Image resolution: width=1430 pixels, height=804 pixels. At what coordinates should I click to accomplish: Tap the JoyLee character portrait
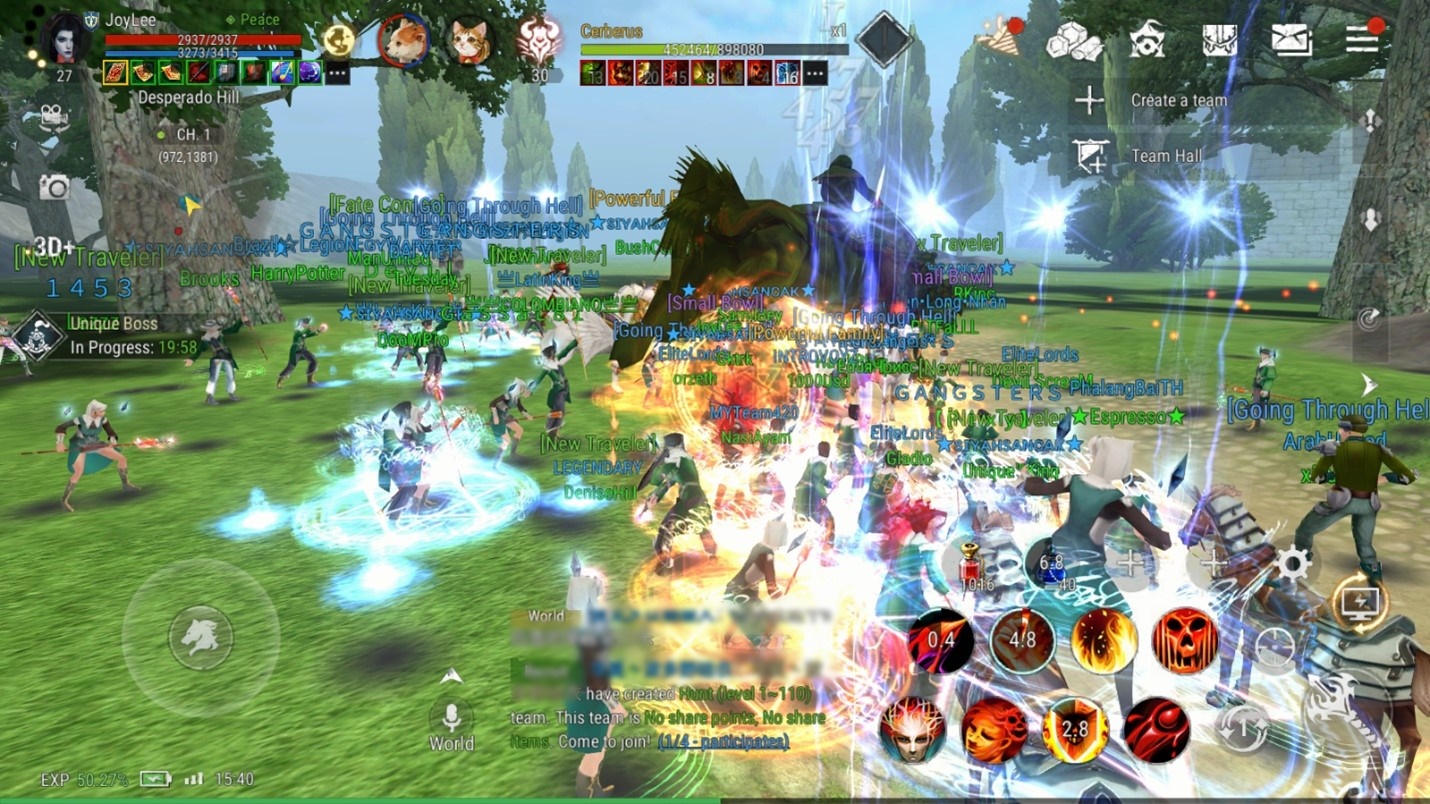65,40
